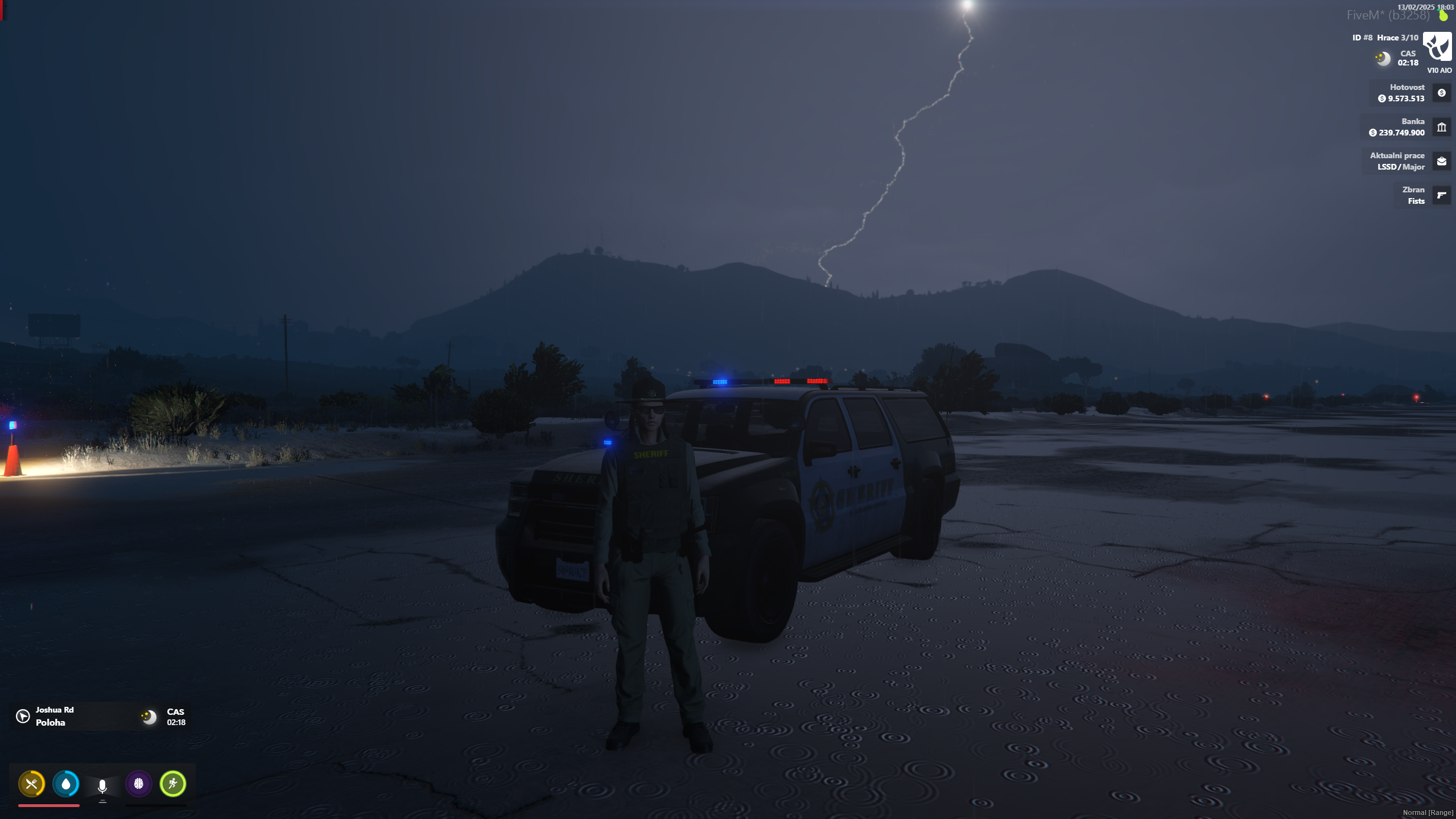
Task: Open the Banka bank building icon
Action: pos(1441,127)
